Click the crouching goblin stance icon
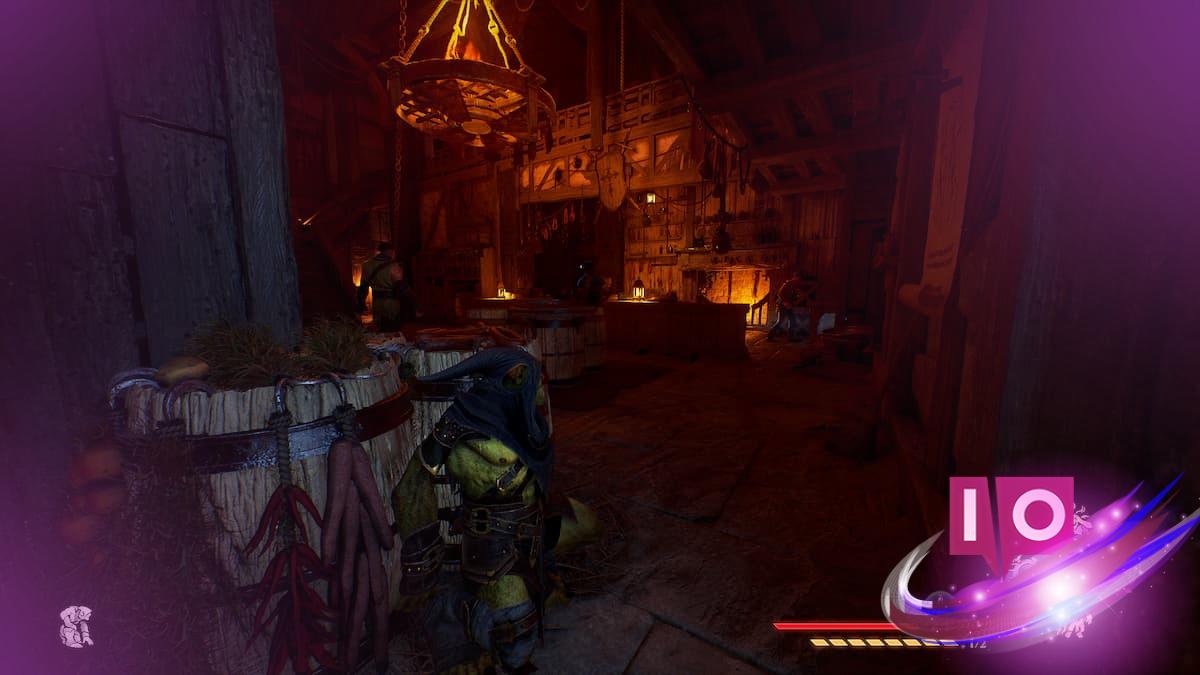Viewport: 1200px width, 675px height. click(x=76, y=625)
